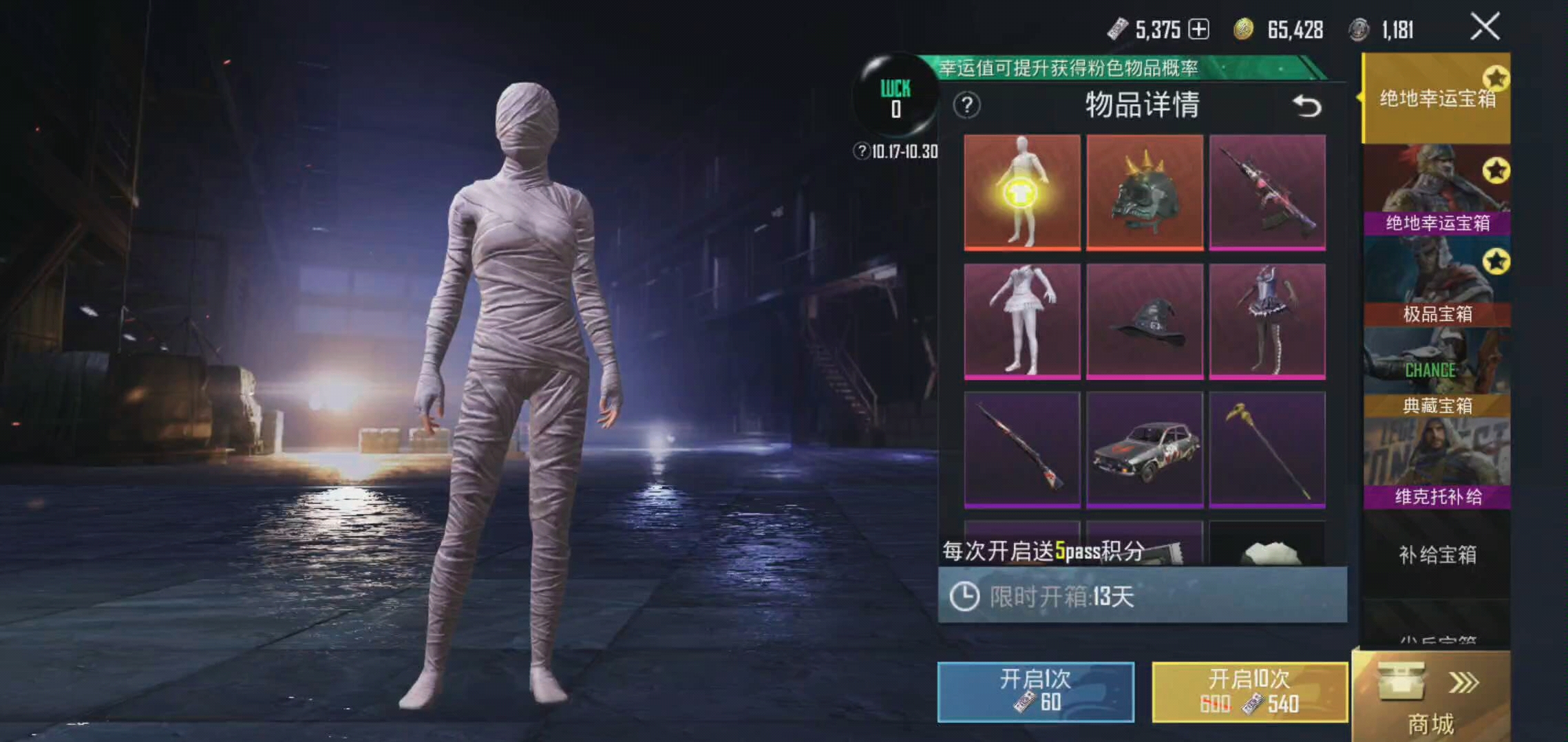Select the mummy outfit set thumbnail
The width and height of the screenshot is (1568, 742).
click(1021, 191)
